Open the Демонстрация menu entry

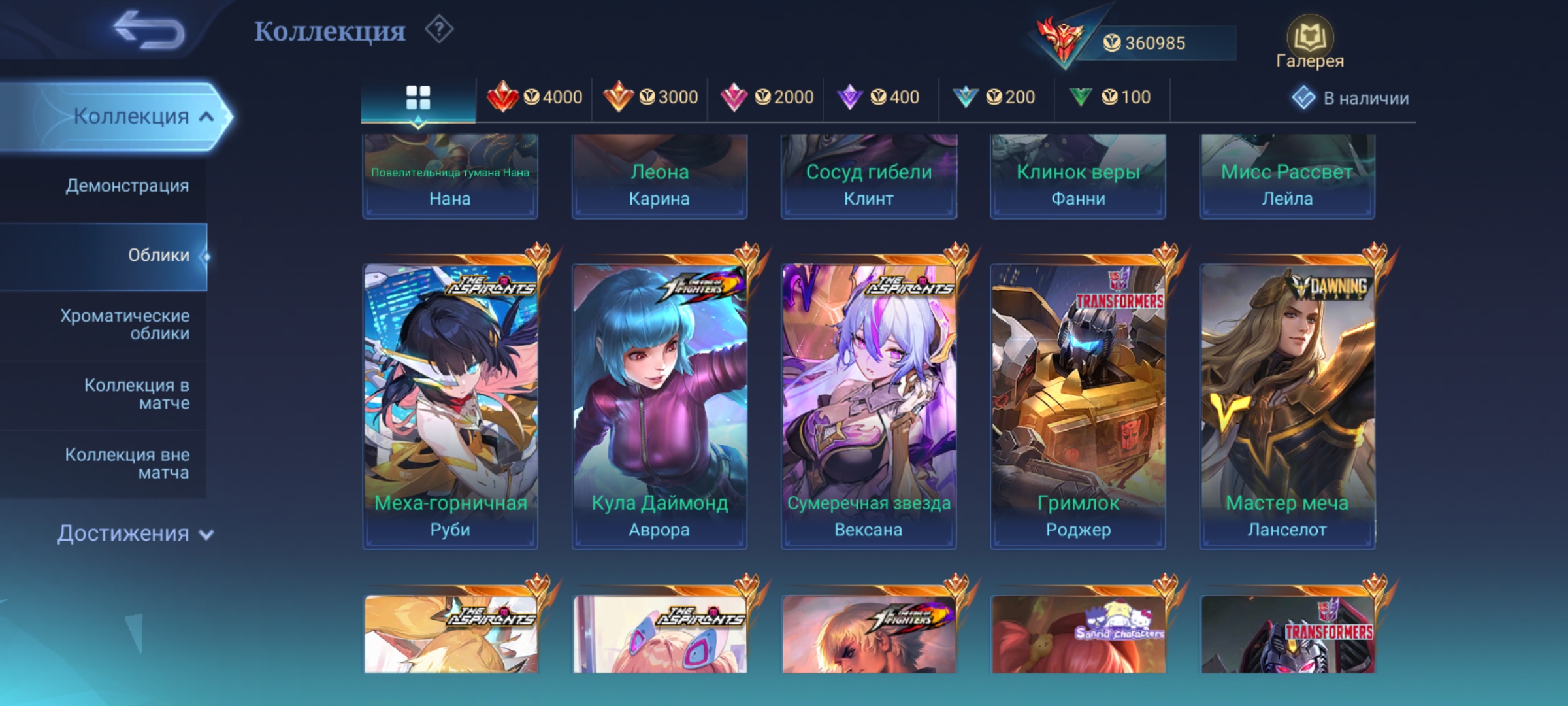click(127, 186)
